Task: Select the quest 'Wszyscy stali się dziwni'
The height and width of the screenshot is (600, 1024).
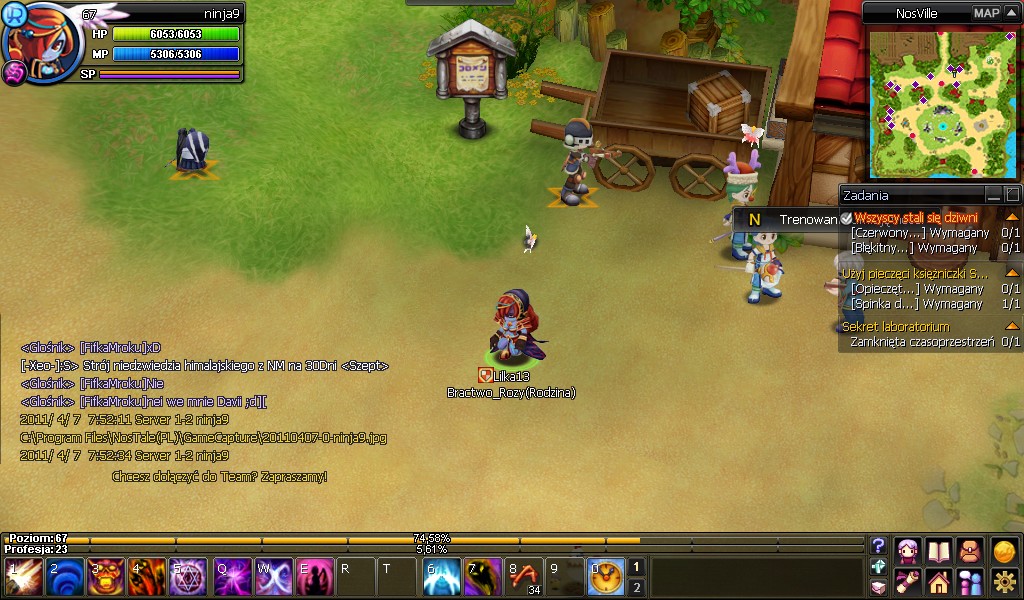Action: (916, 217)
